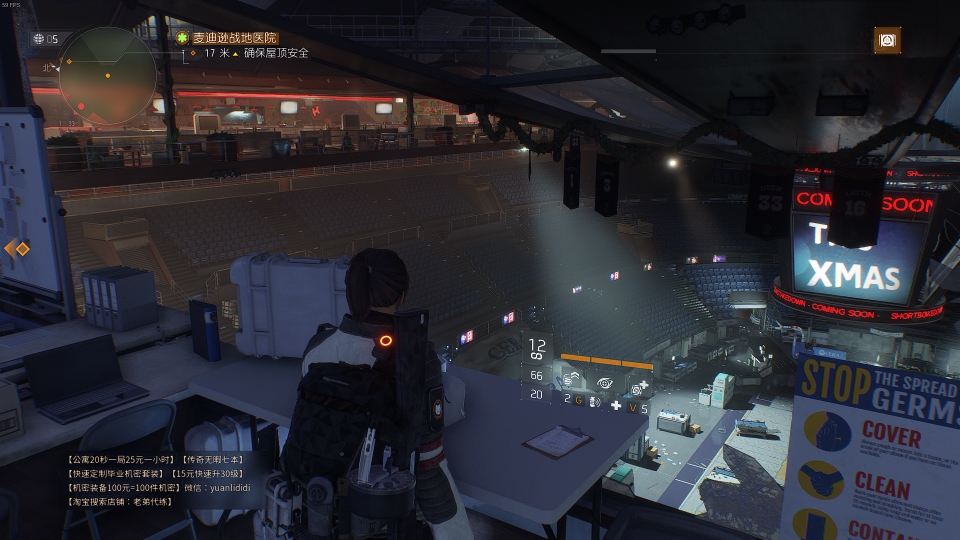Open the circular minimap
Screen dimensions: 960x540
tap(107, 74)
